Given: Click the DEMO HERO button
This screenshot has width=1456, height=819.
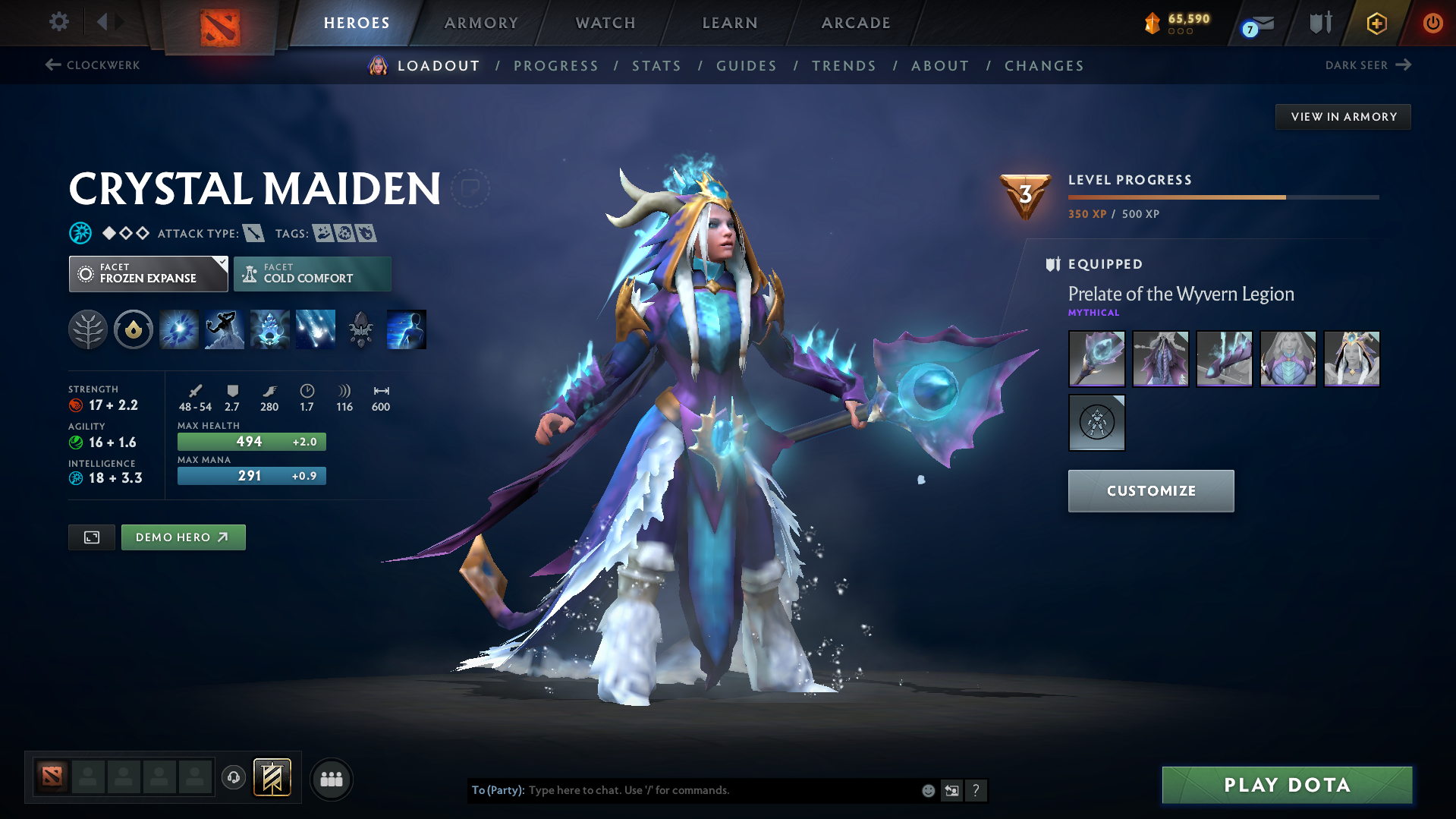Looking at the screenshot, I should (x=183, y=537).
